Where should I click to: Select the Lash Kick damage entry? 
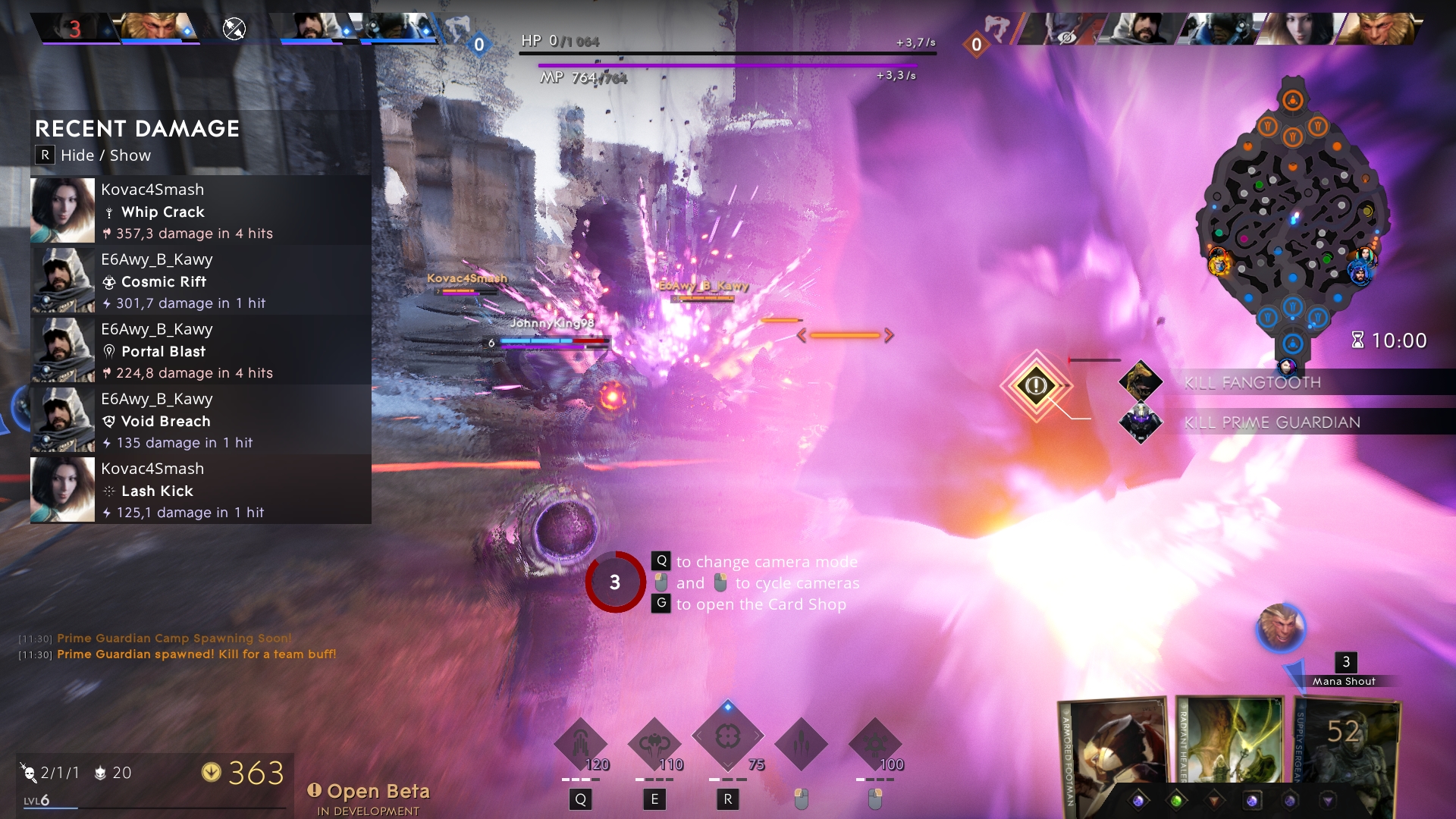200,490
